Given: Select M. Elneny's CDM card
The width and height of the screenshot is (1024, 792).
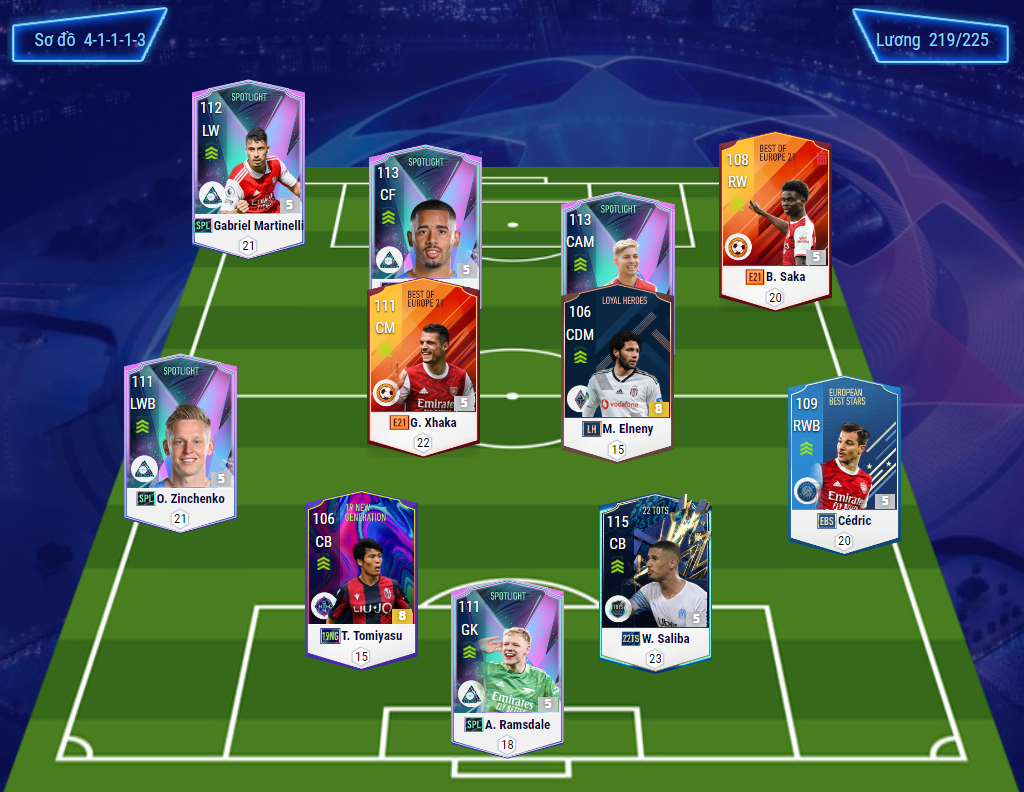Looking at the screenshot, I should point(617,370).
